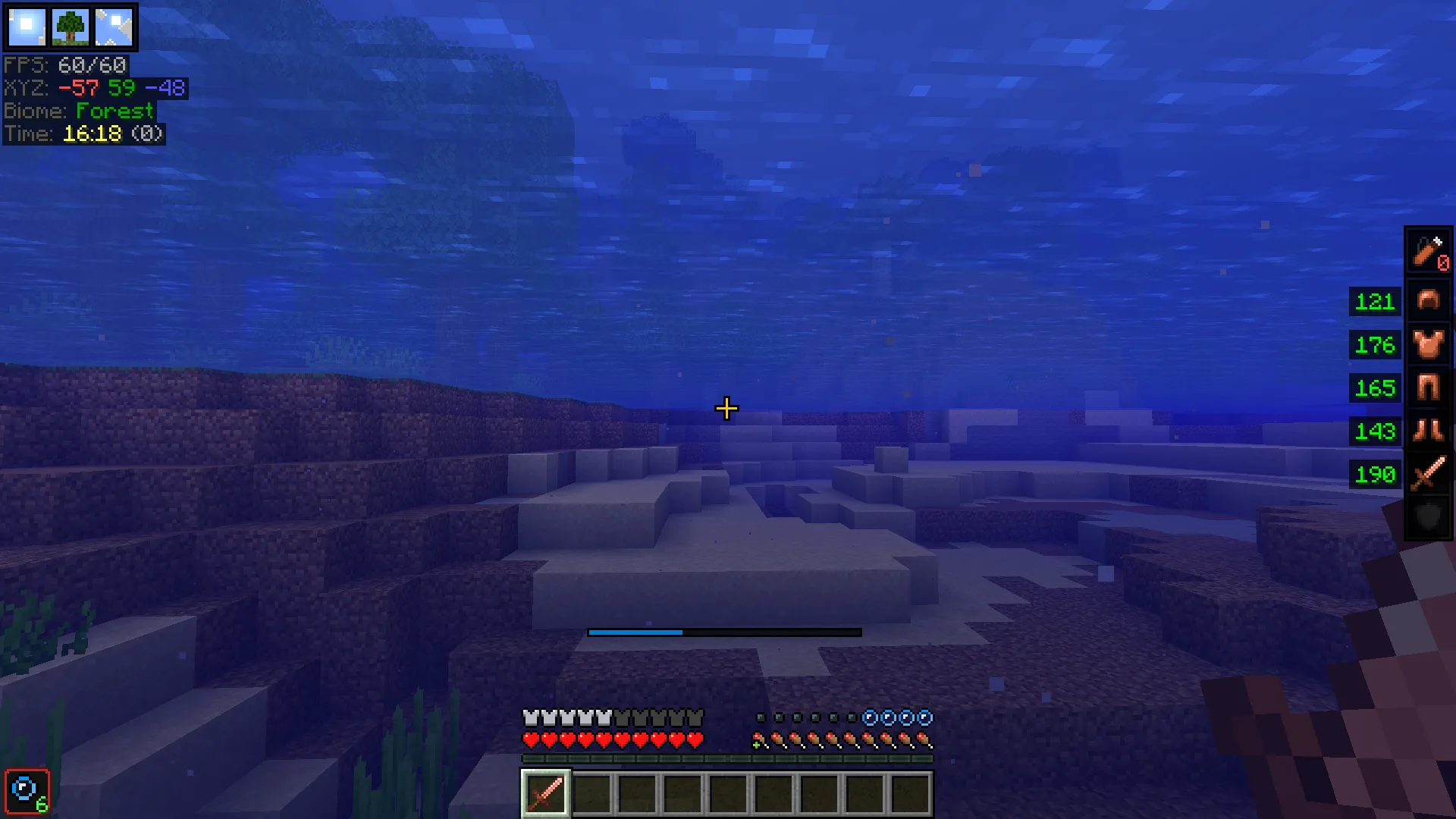
Task: Select the copper sword hotbar slot
Action: tap(545, 793)
